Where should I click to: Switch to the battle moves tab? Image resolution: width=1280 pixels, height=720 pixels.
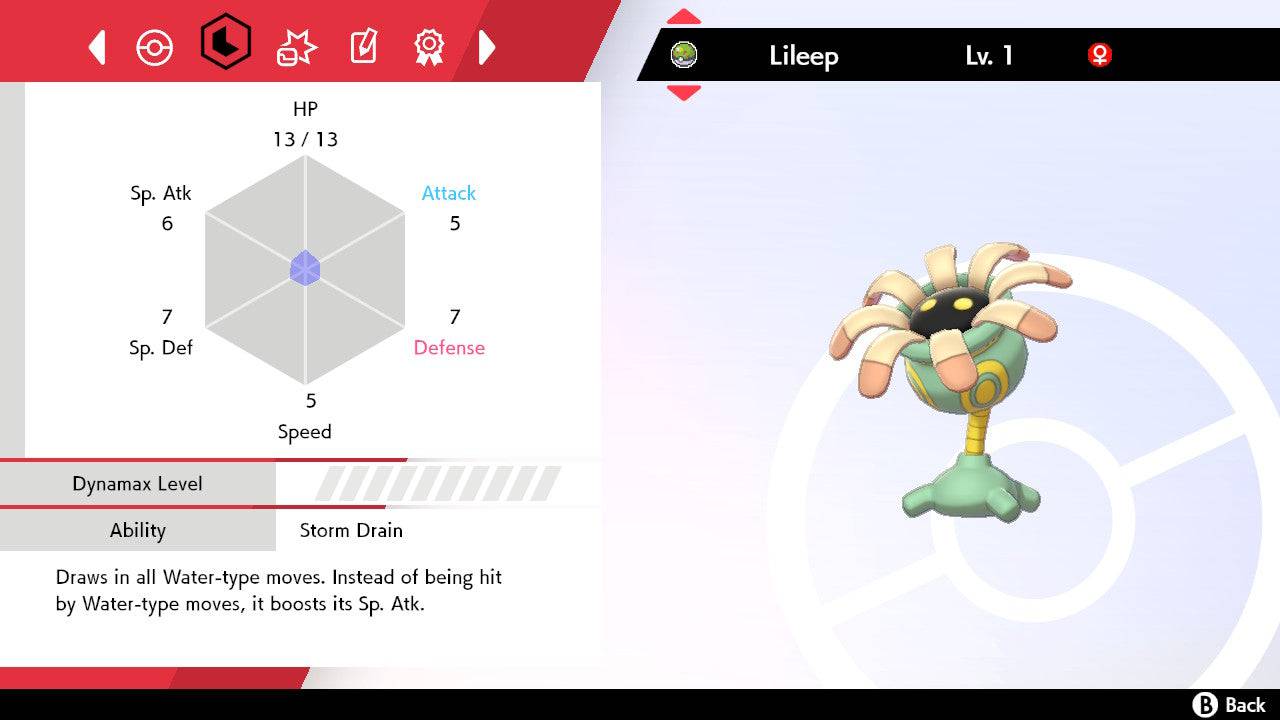tap(297, 47)
